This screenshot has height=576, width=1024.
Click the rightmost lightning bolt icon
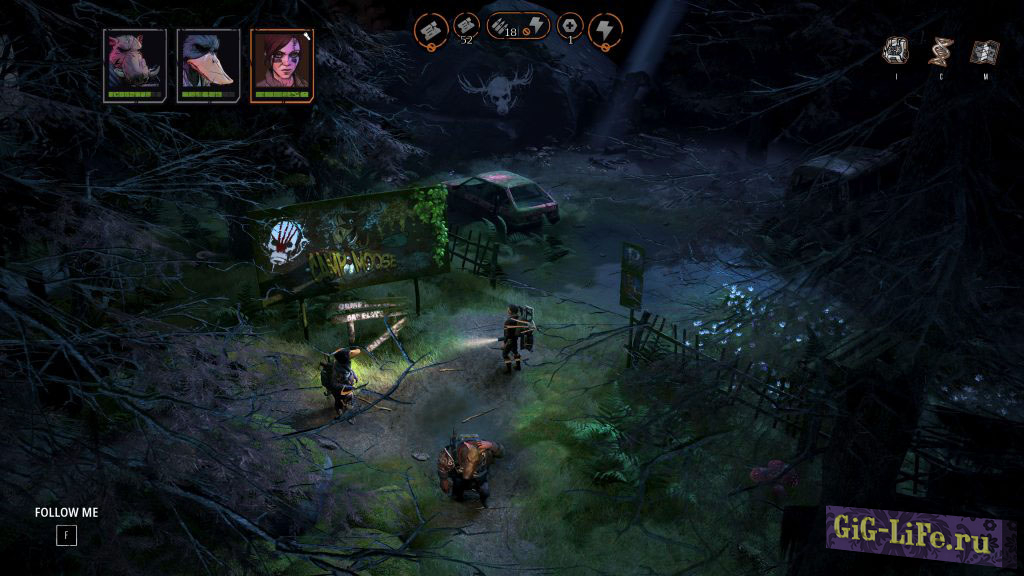[604, 27]
